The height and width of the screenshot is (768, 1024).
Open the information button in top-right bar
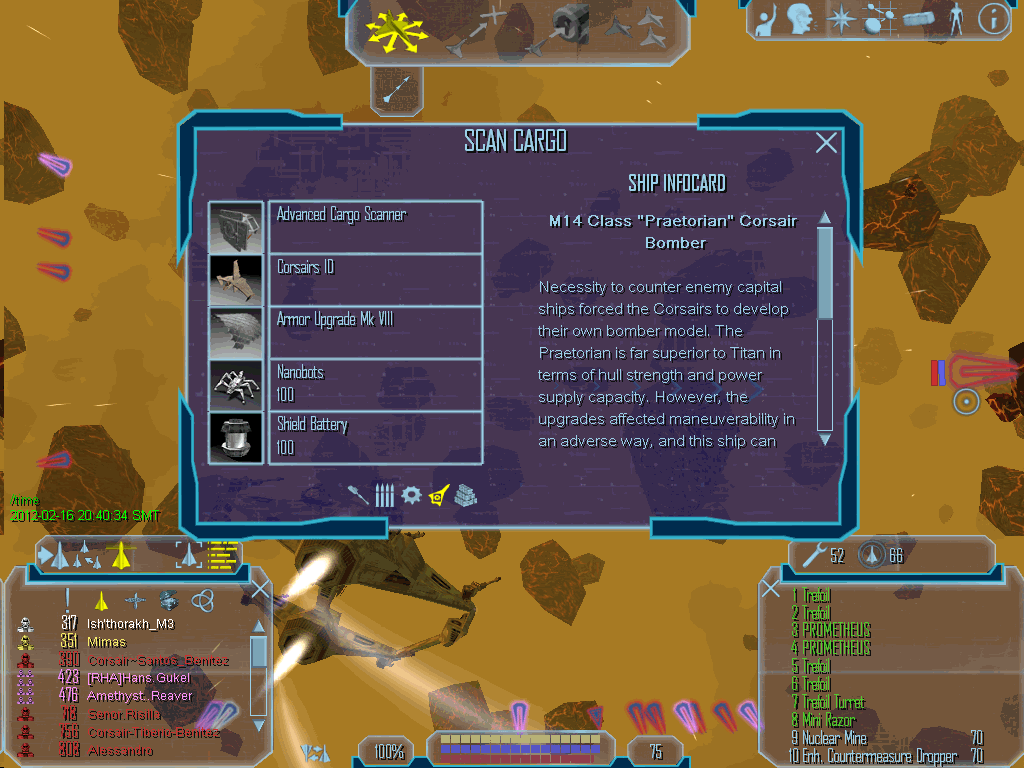coord(993,19)
